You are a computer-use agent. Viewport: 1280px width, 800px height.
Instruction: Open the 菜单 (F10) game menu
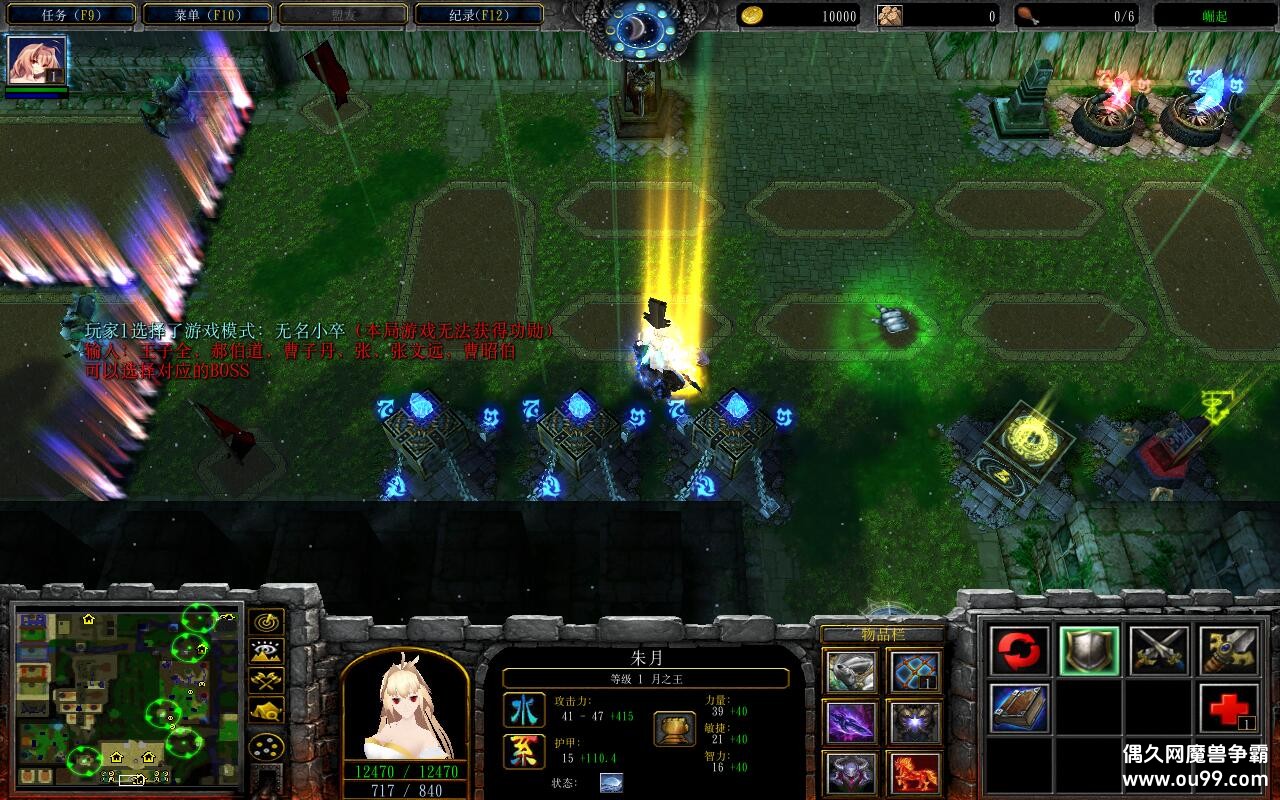[207, 15]
